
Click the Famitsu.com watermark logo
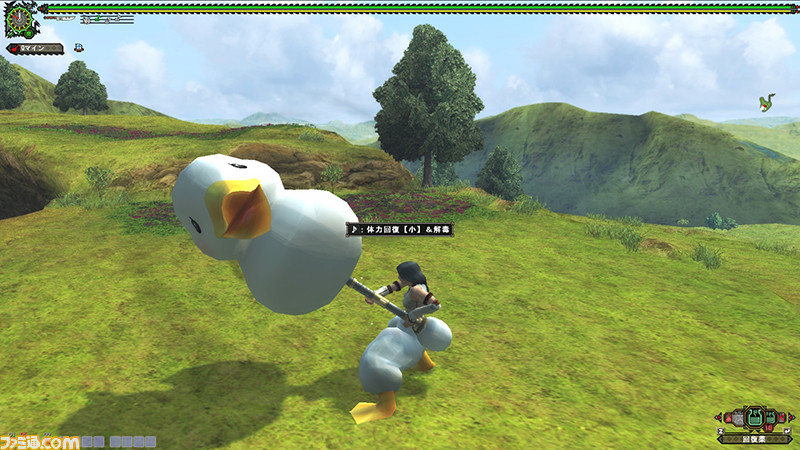coord(40,441)
